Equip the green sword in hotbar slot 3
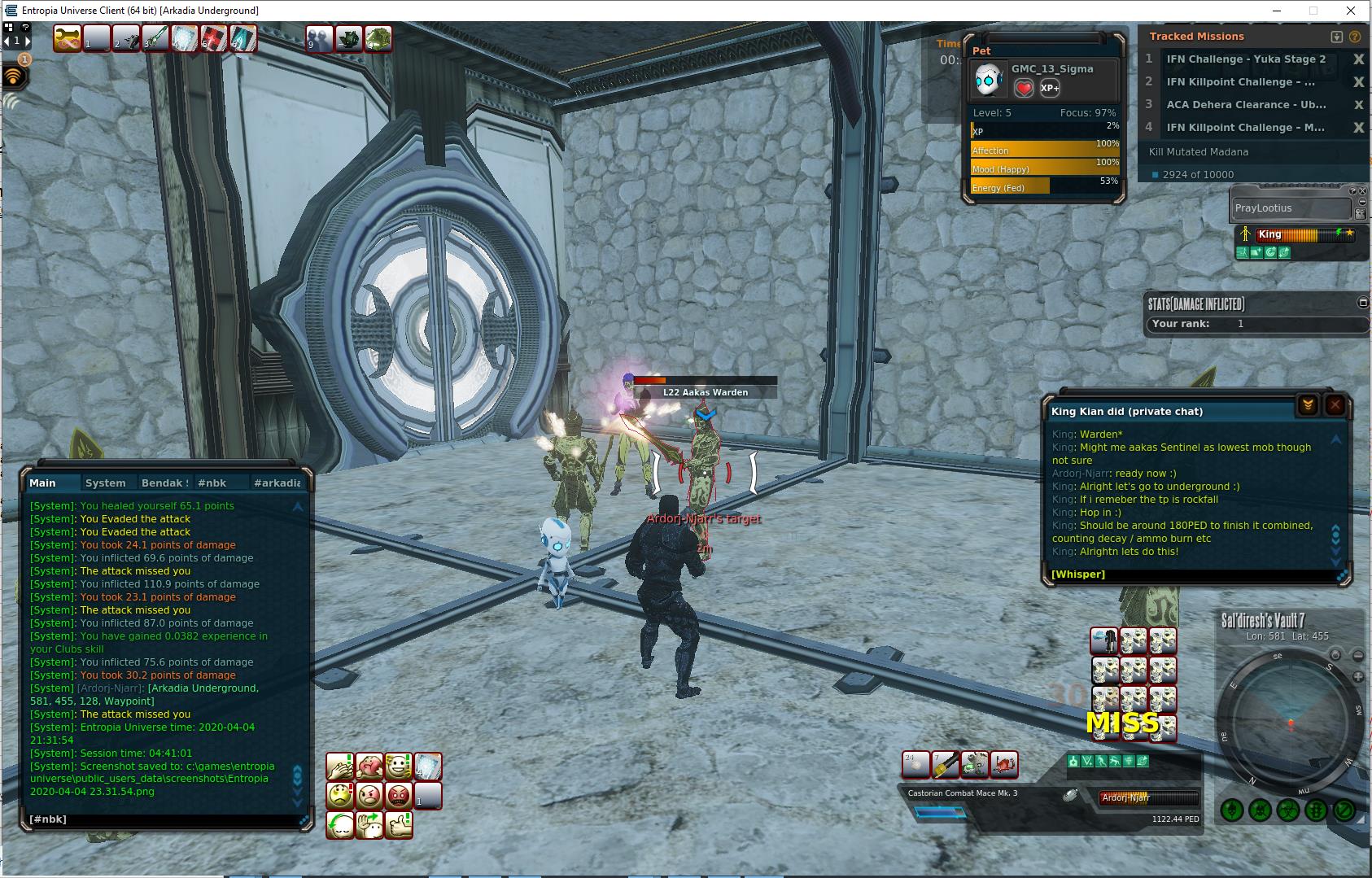This screenshot has height=878, width=1372. (155, 37)
